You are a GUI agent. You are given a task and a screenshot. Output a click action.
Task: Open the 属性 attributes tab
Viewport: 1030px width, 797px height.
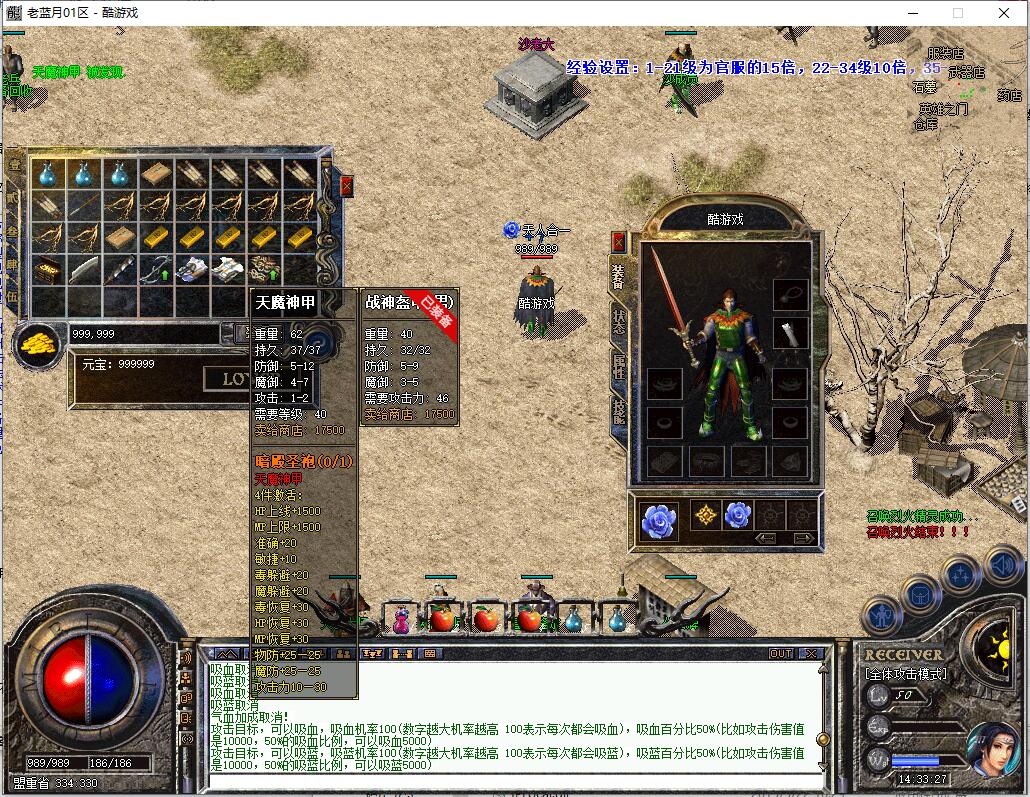619,366
